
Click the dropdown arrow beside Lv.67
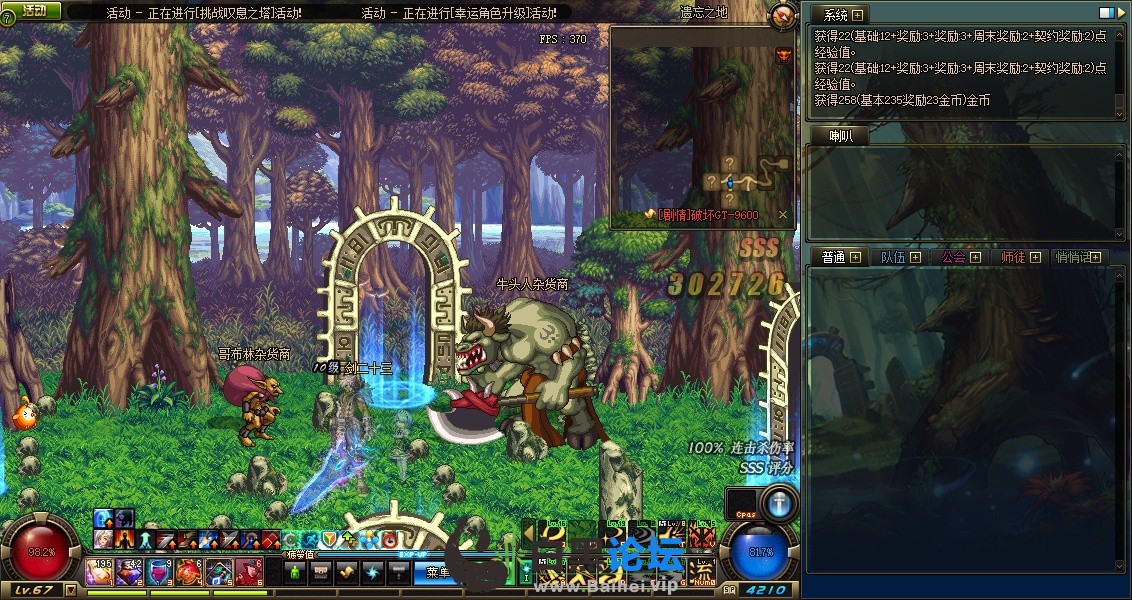click(x=71, y=590)
